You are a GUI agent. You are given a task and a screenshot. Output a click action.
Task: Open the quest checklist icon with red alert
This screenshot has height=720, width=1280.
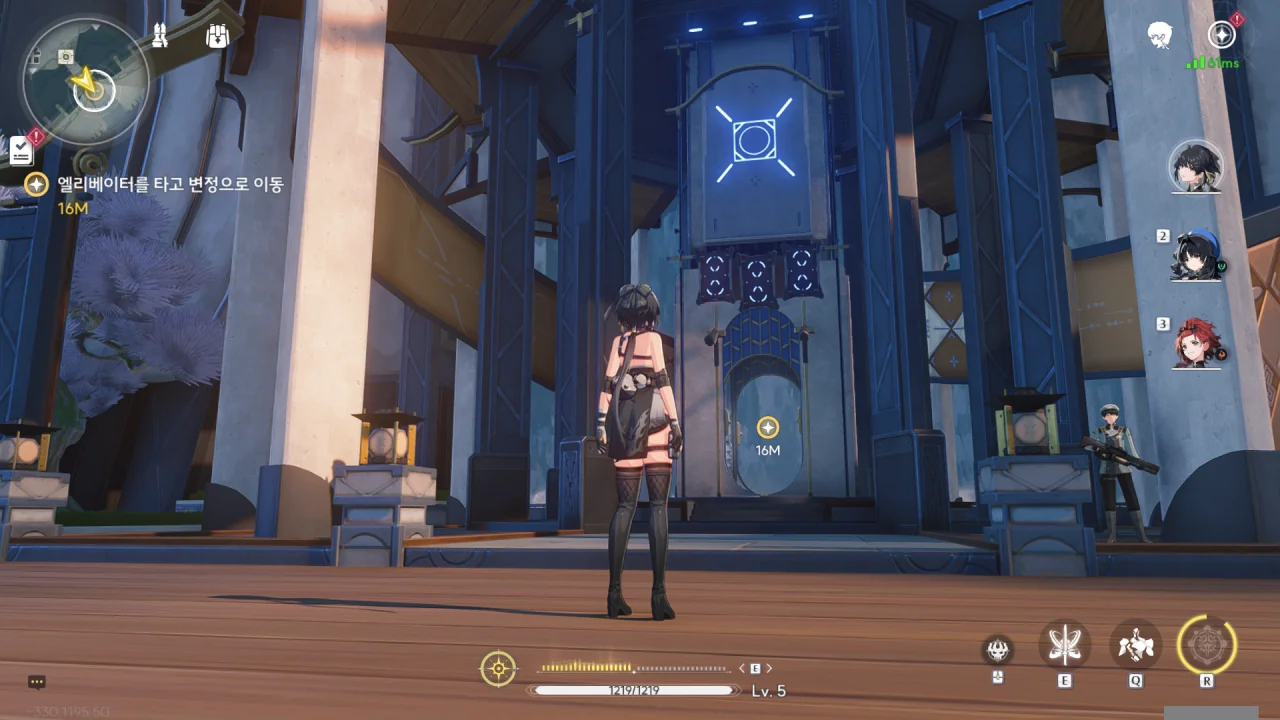[22, 150]
